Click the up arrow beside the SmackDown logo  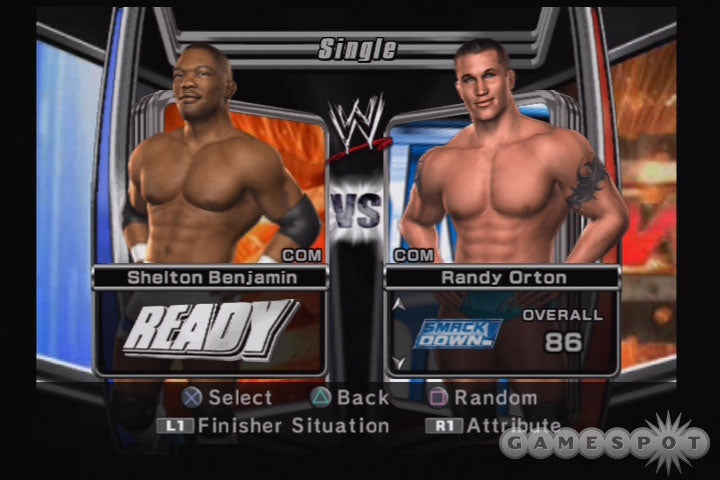pyautogui.click(x=400, y=303)
